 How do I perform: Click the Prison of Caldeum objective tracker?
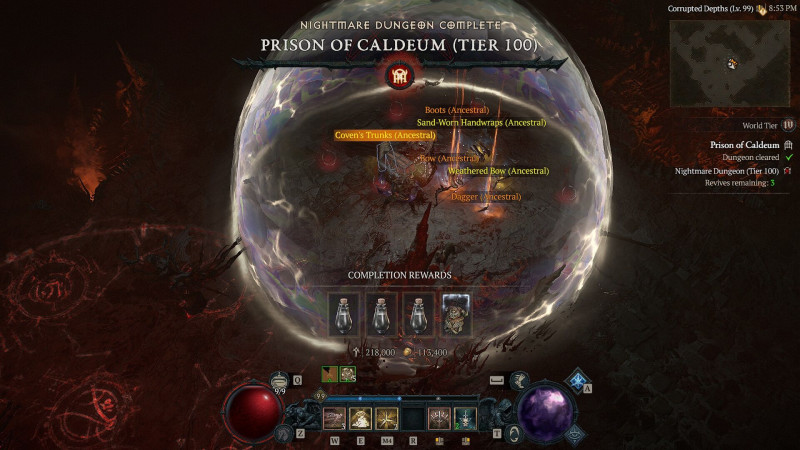744,145
